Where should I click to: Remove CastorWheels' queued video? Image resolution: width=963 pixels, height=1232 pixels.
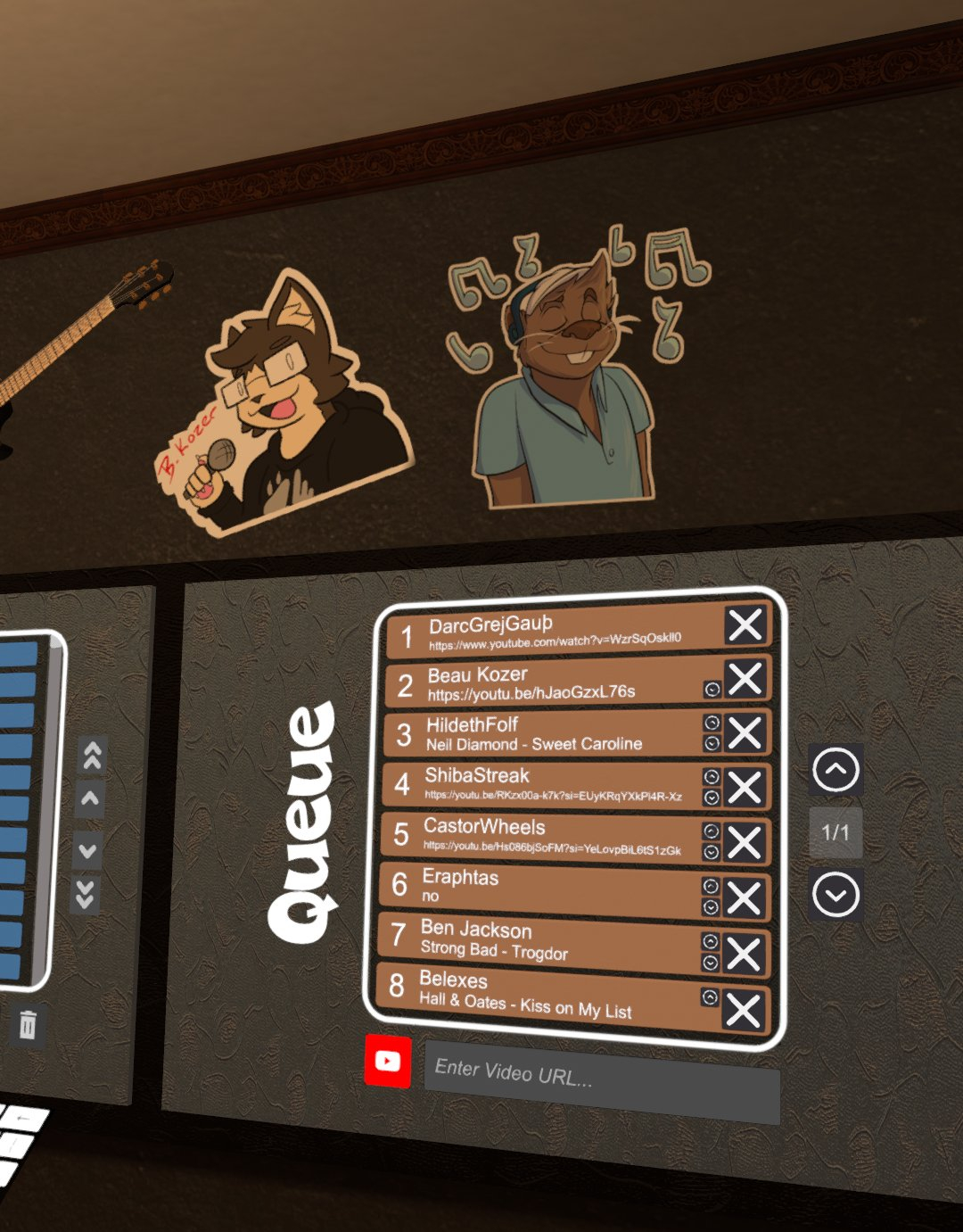click(744, 842)
